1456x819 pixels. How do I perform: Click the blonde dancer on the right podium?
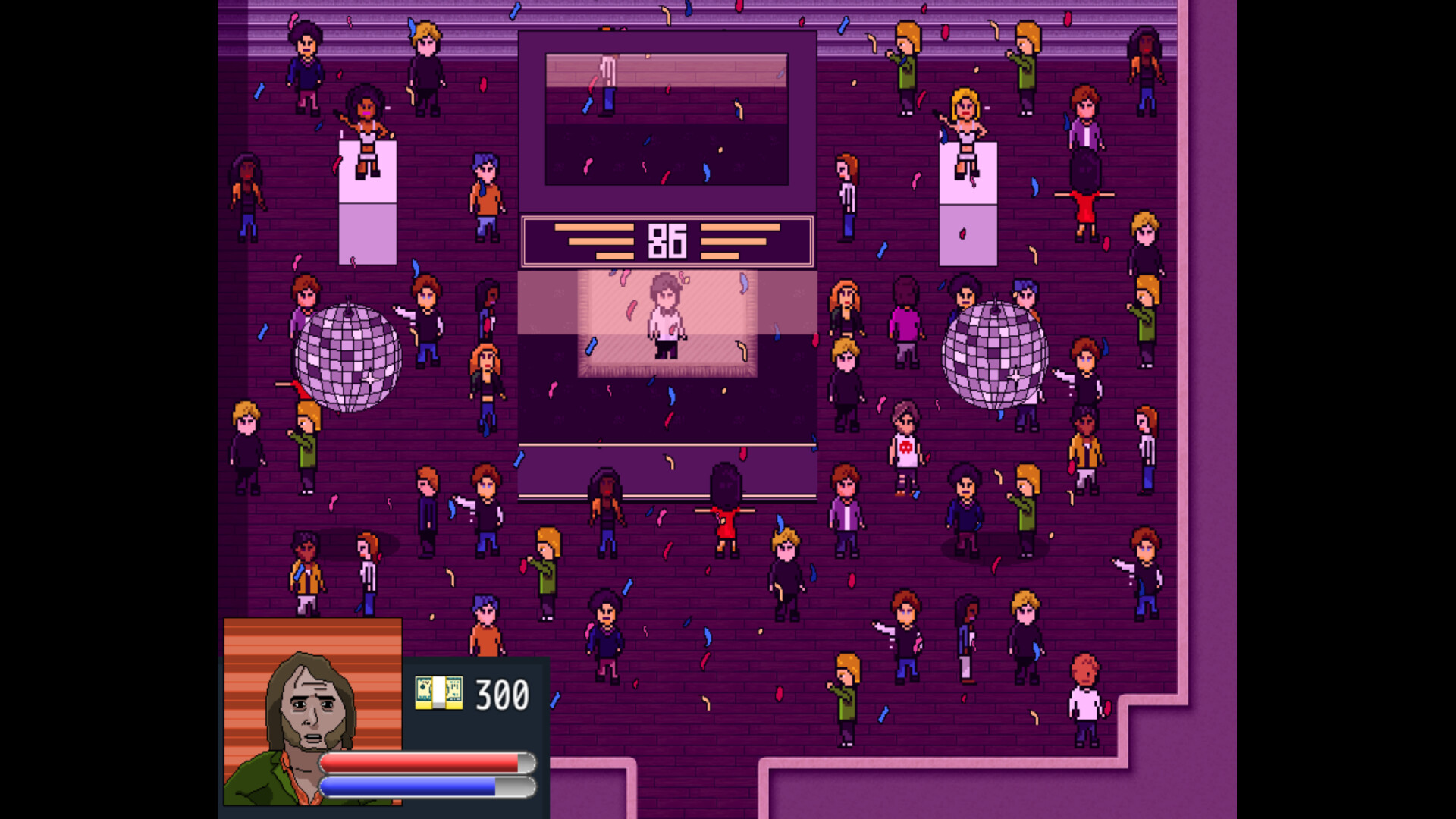[x=967, y=125]
